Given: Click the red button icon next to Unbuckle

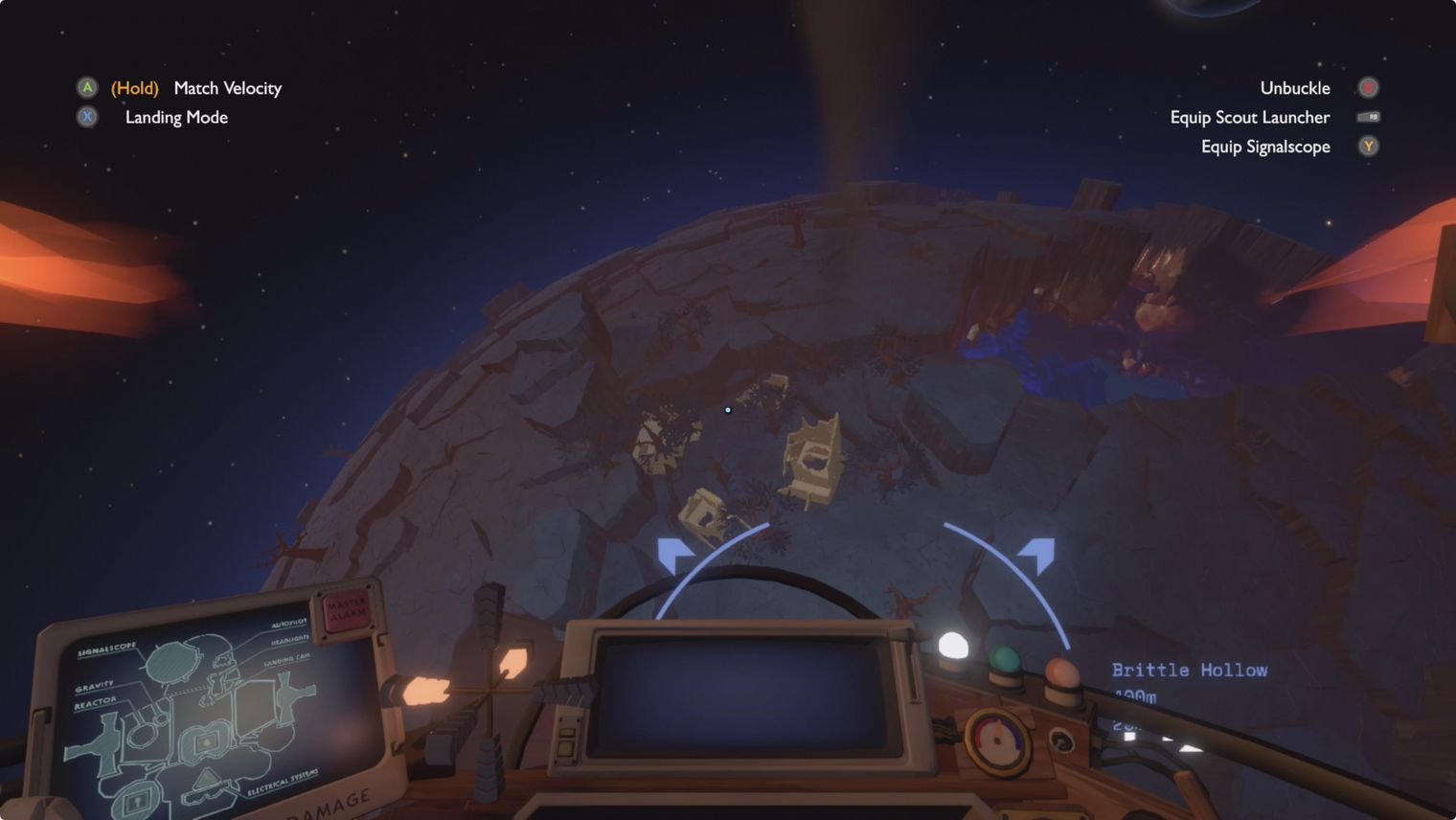Looking at the screenshot, I should point(1368,87).
